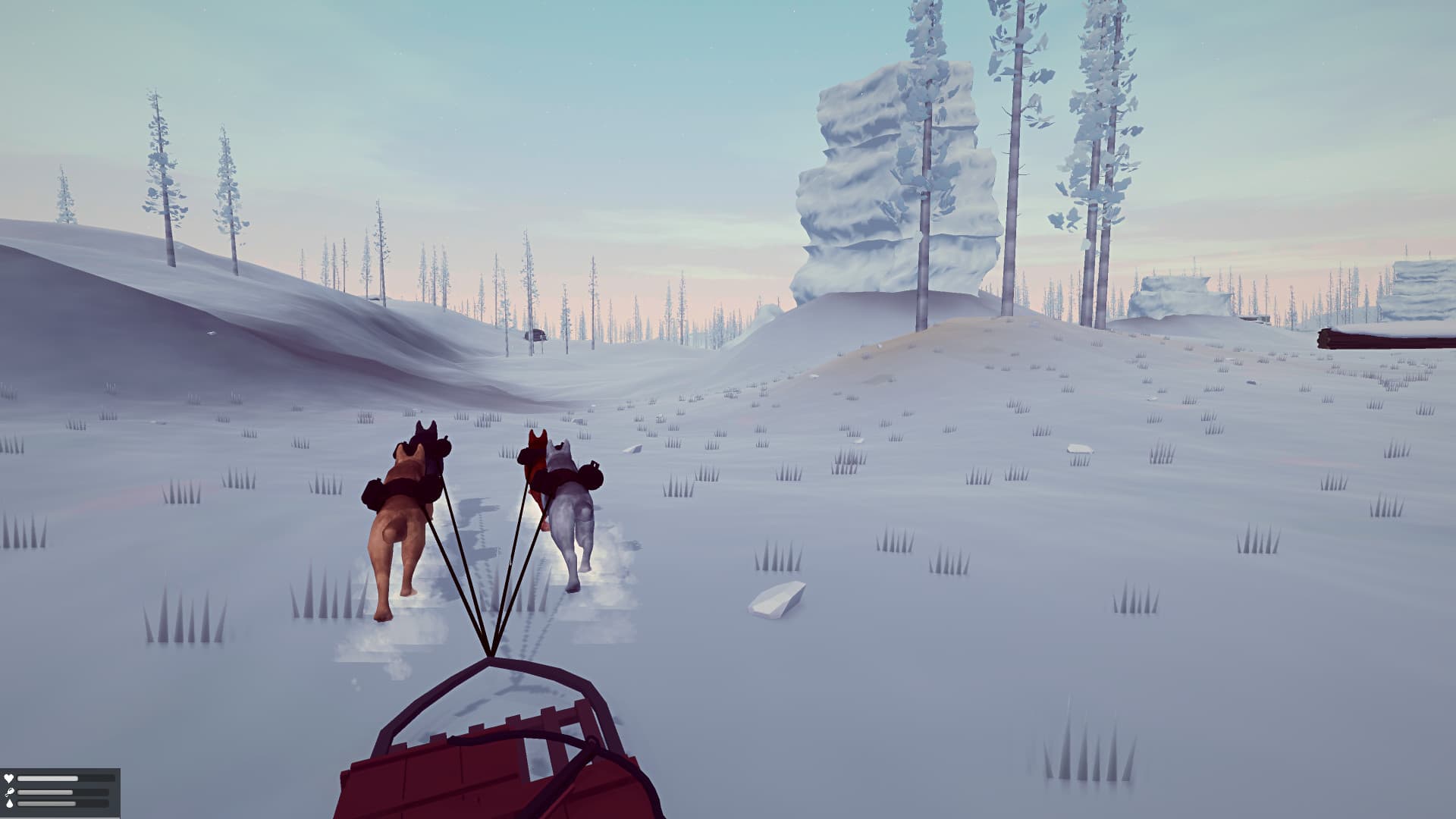This screenshot has width=1456, height=819.
Task: Click the bottom hydration bar
Action: pos(47,804)
